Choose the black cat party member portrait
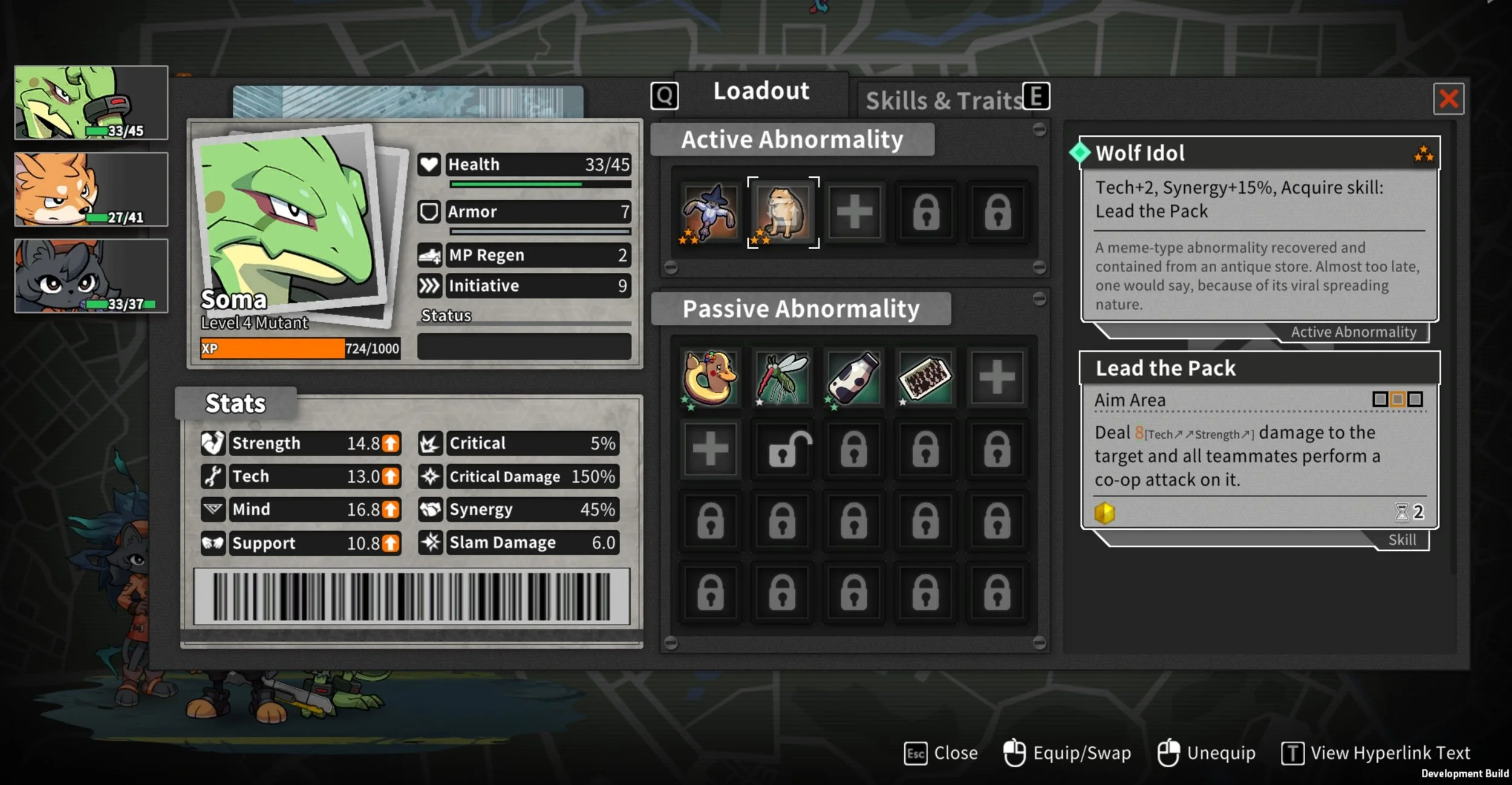The width and height of the screenshot is (1512, 785). tap(91, 276)
